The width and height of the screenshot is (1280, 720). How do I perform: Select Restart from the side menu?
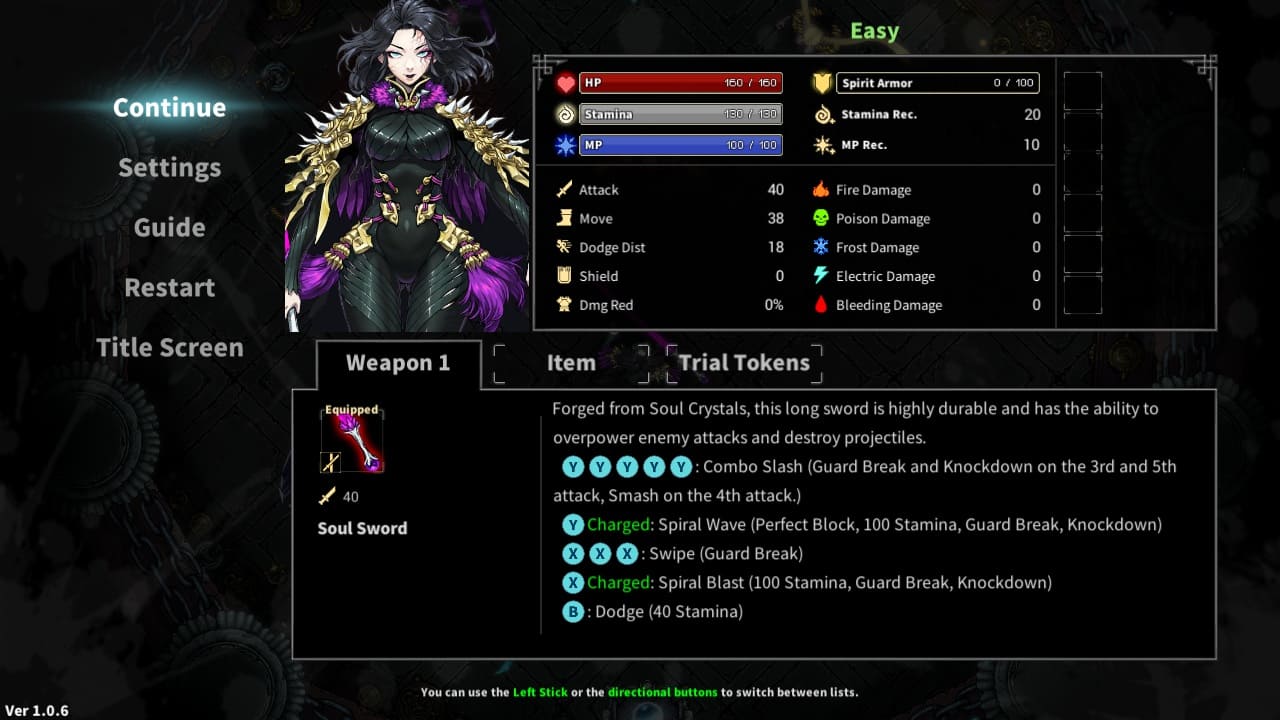pyautogui.click(x=168, y=287)
